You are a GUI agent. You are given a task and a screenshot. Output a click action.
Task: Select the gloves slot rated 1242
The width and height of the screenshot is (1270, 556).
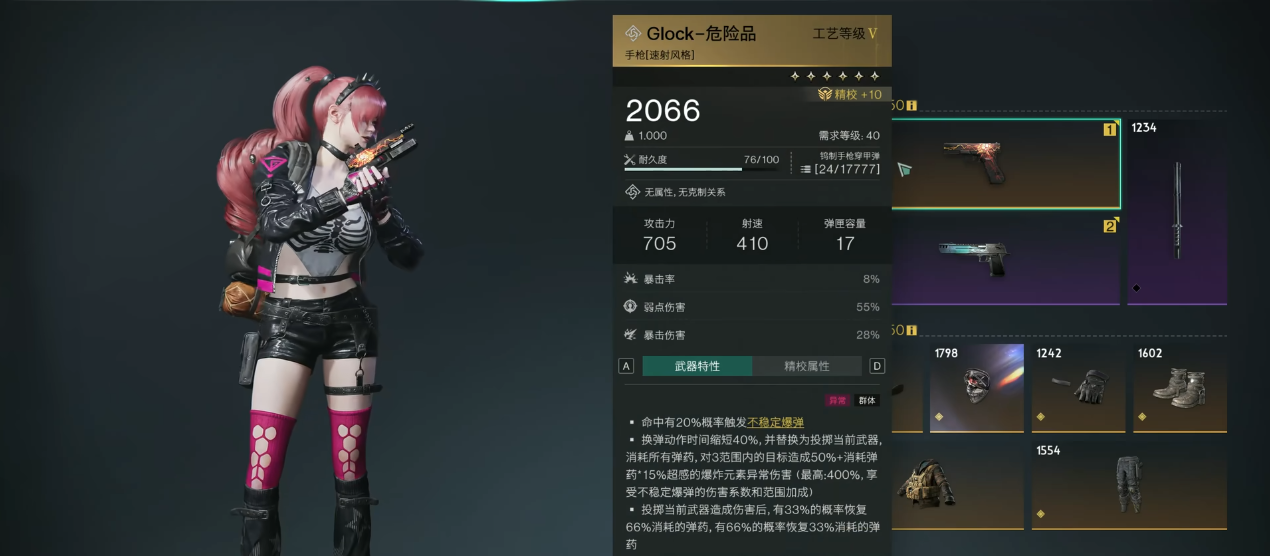pyautogui.click(x=1078, y=387)
